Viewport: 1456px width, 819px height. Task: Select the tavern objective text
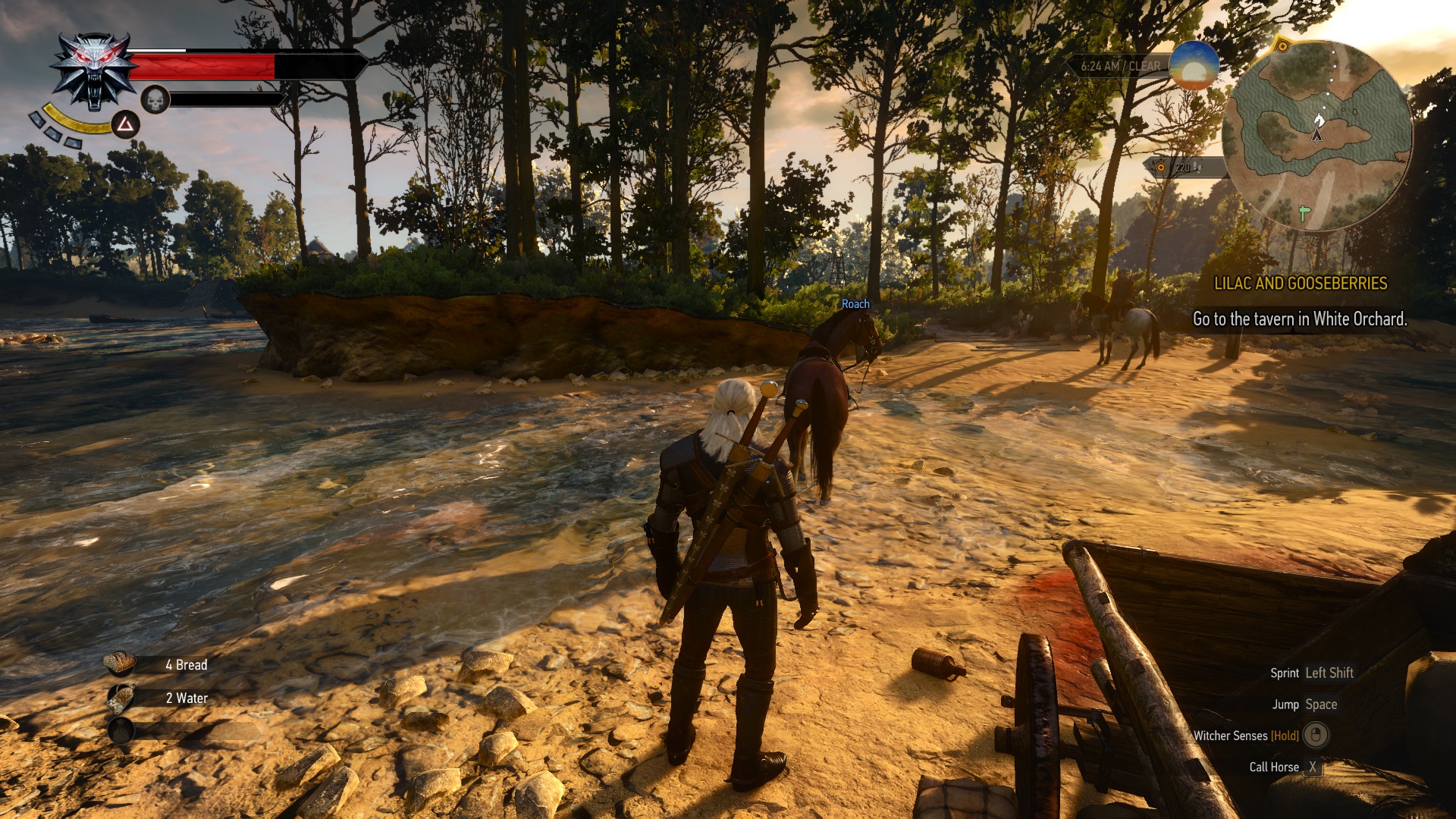[x=1299, y=319]
